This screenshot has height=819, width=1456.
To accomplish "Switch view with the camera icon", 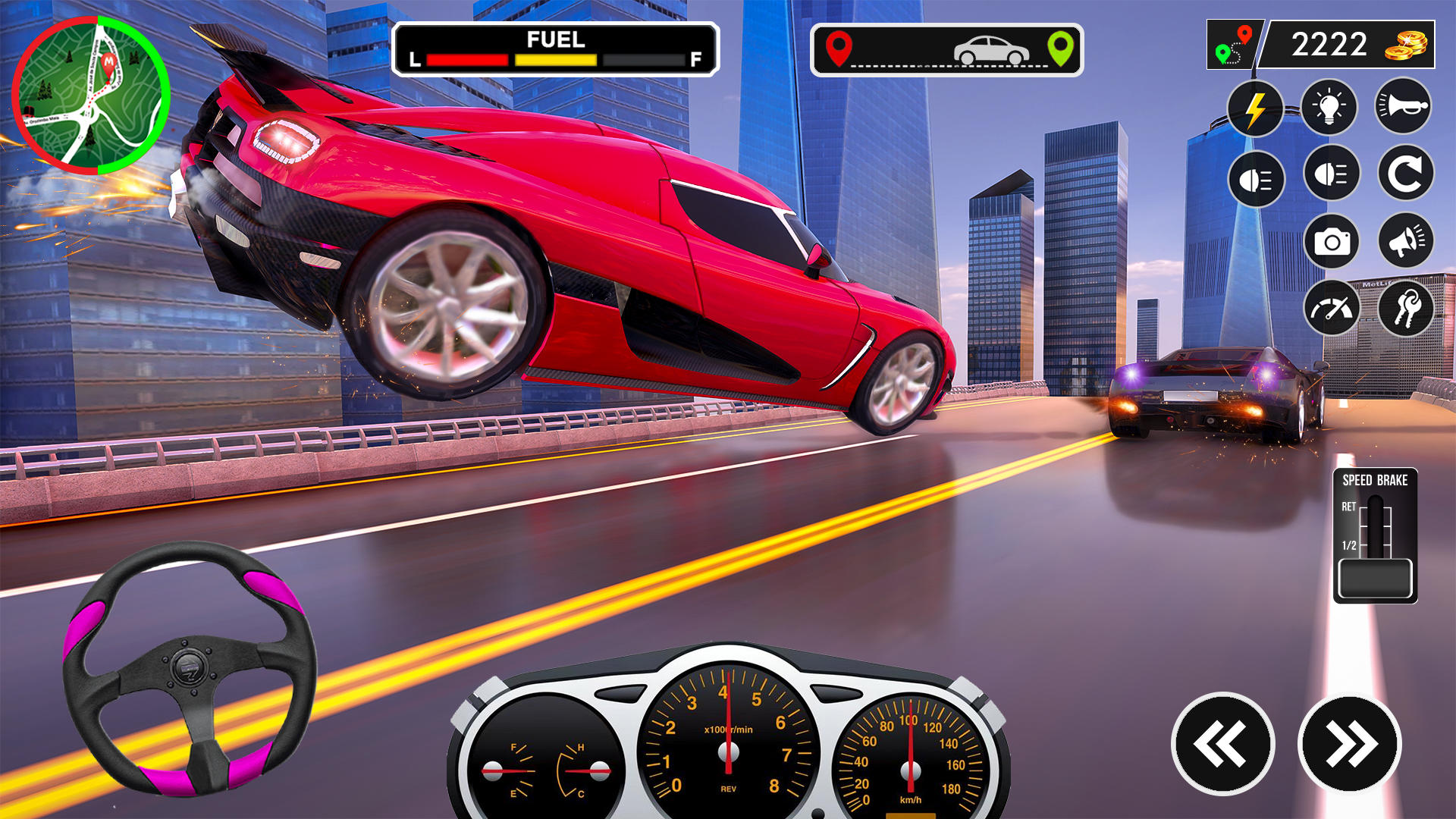I will [1332, 242].
